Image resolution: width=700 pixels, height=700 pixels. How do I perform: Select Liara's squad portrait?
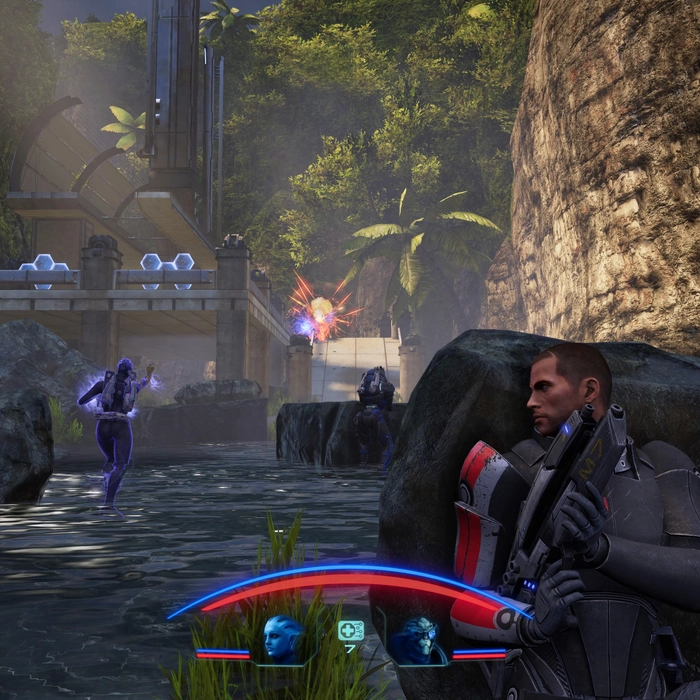(x=282, y=638)
